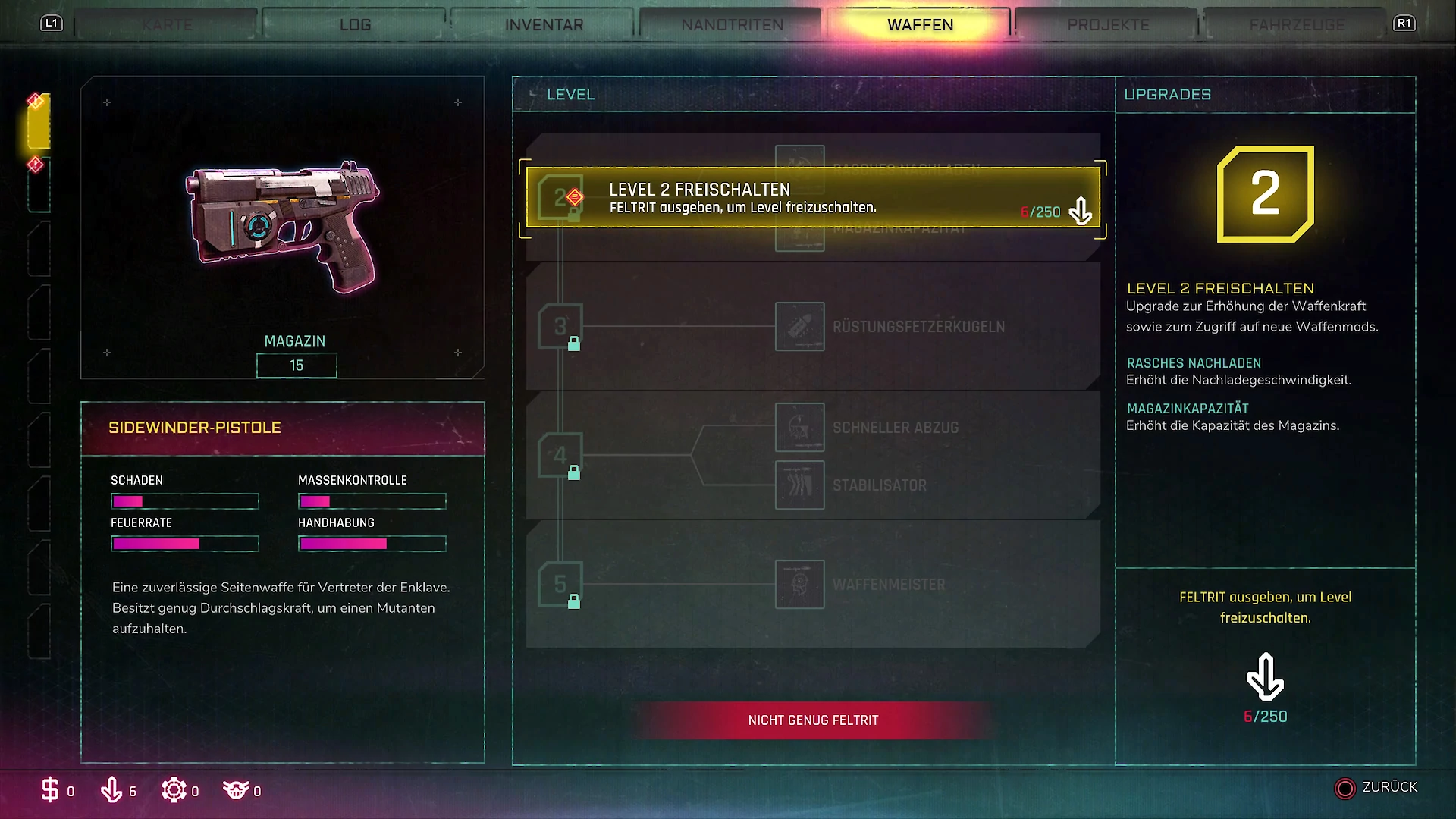The height and width of the screenshot is (819, 1456).
Task: Select the Waffen tab
Action: (920, 25)
